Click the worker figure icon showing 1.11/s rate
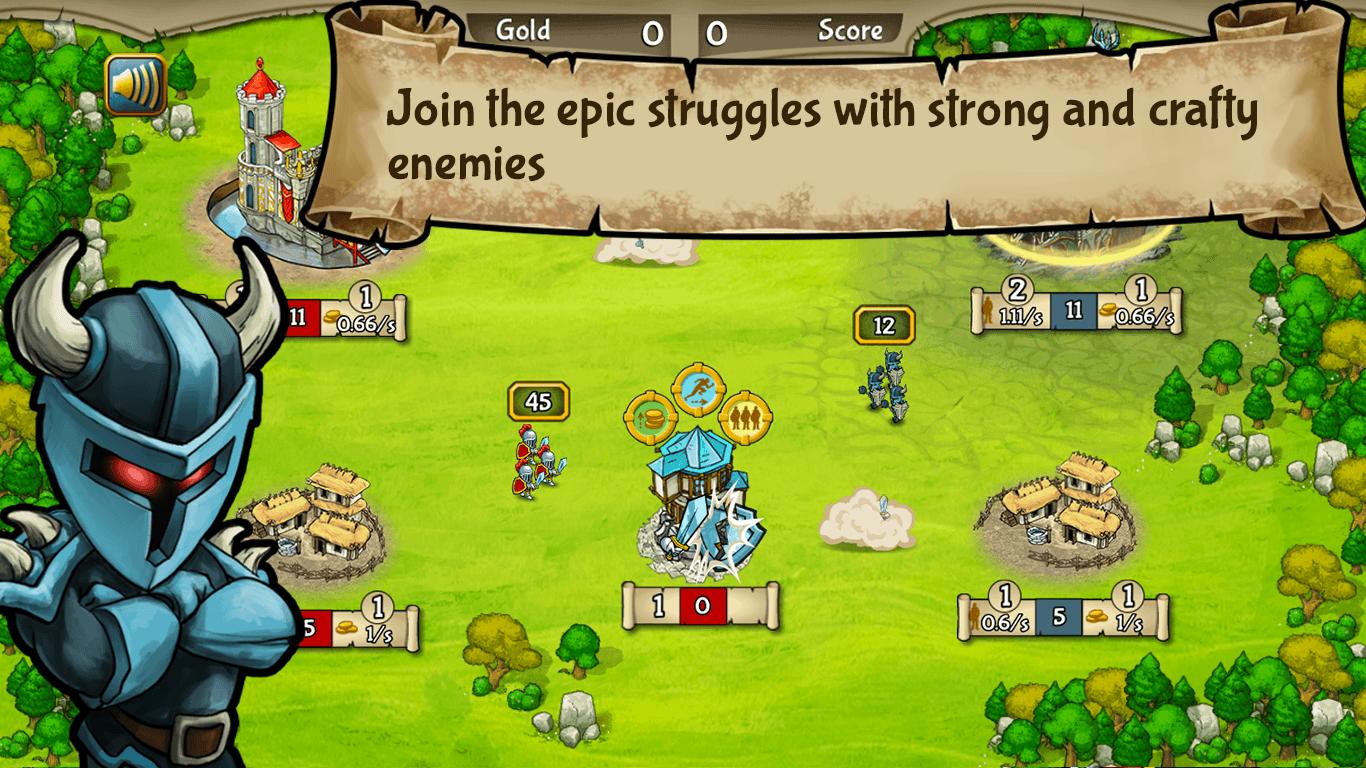This screenshot has width=1366, height=768. (x=990, y=310)
